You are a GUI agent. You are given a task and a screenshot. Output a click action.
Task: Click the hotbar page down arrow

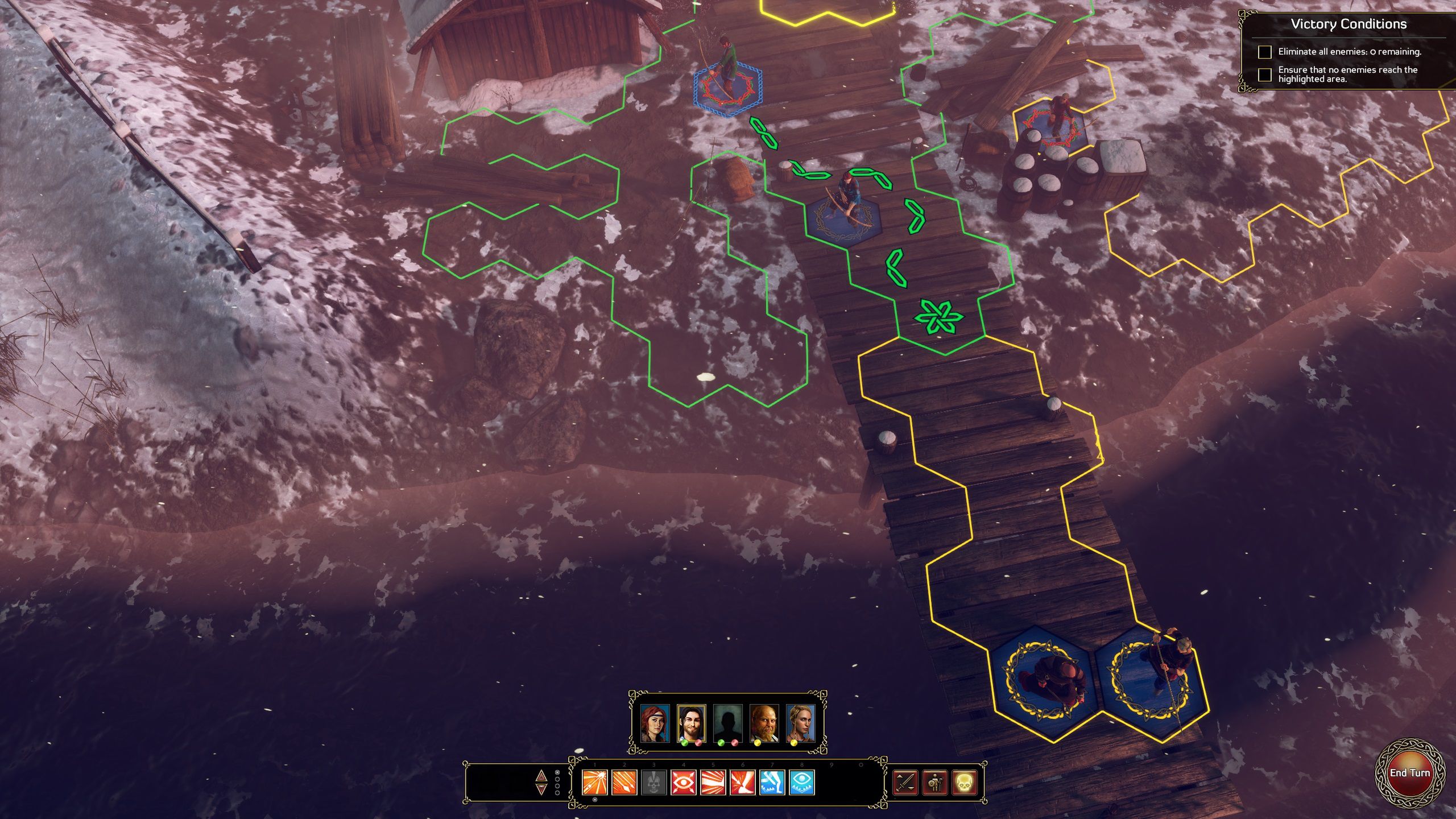tap(541, 789)
